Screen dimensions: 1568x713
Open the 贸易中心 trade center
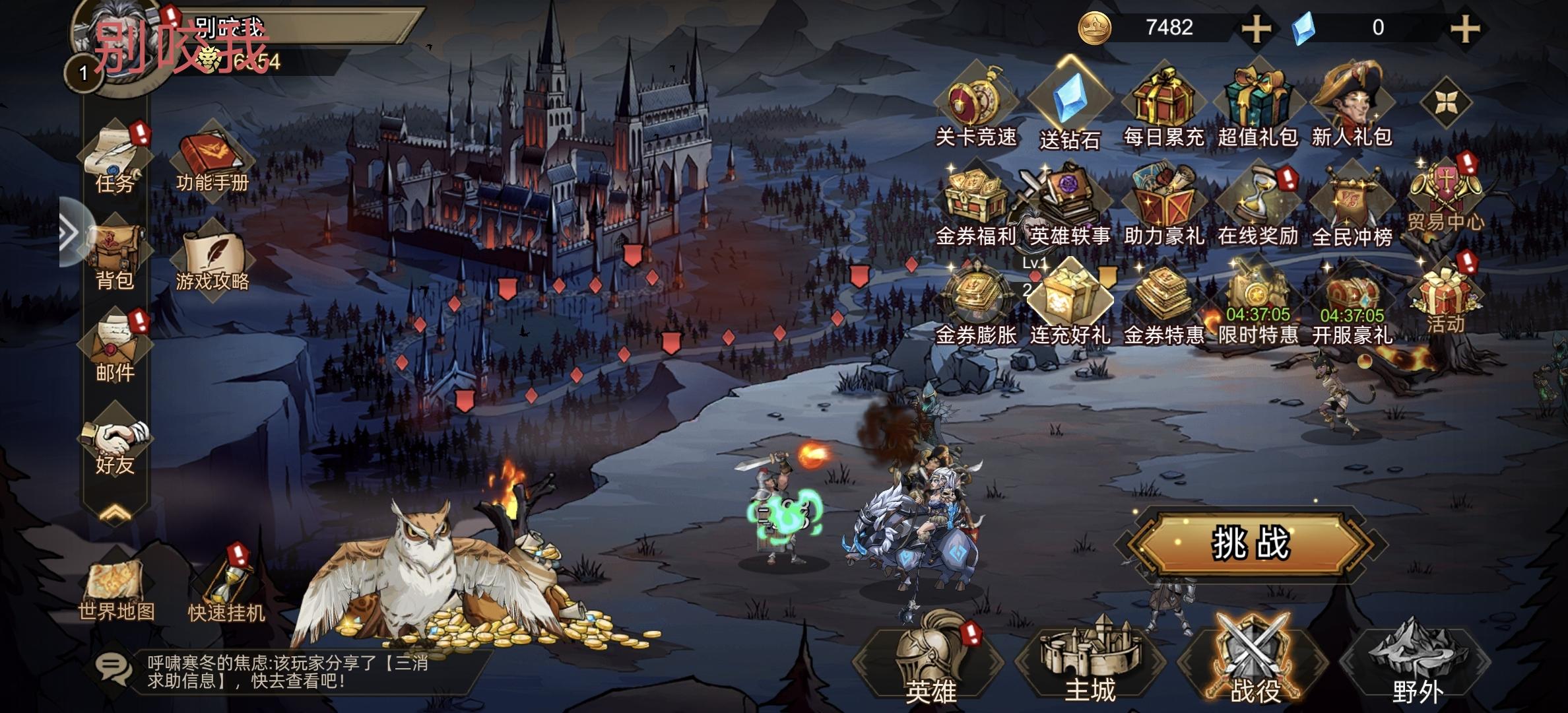pyautogui.click(x=1445, y=195)
